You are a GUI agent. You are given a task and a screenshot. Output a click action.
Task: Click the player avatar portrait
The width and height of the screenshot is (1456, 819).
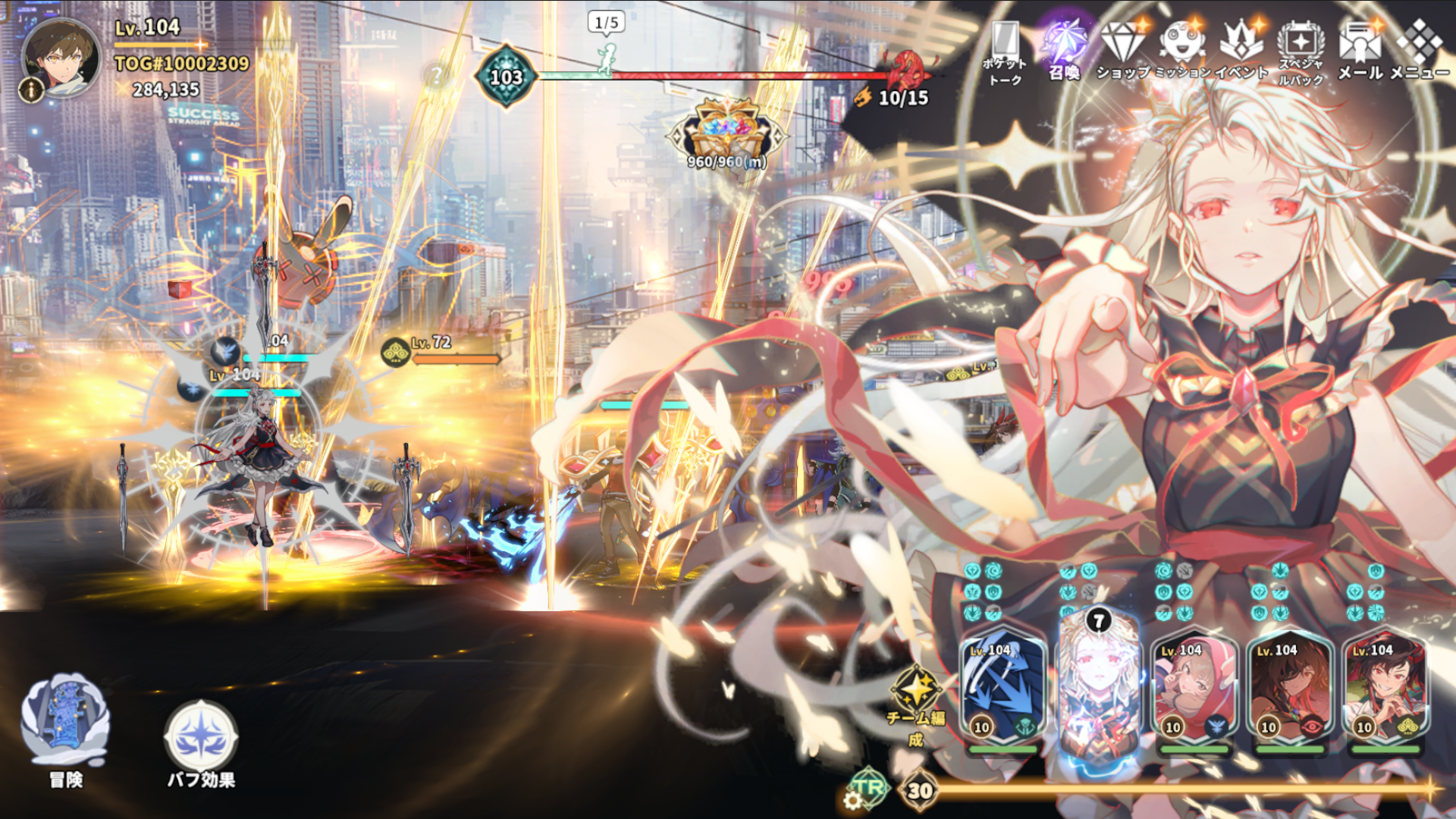click(62, 58)
